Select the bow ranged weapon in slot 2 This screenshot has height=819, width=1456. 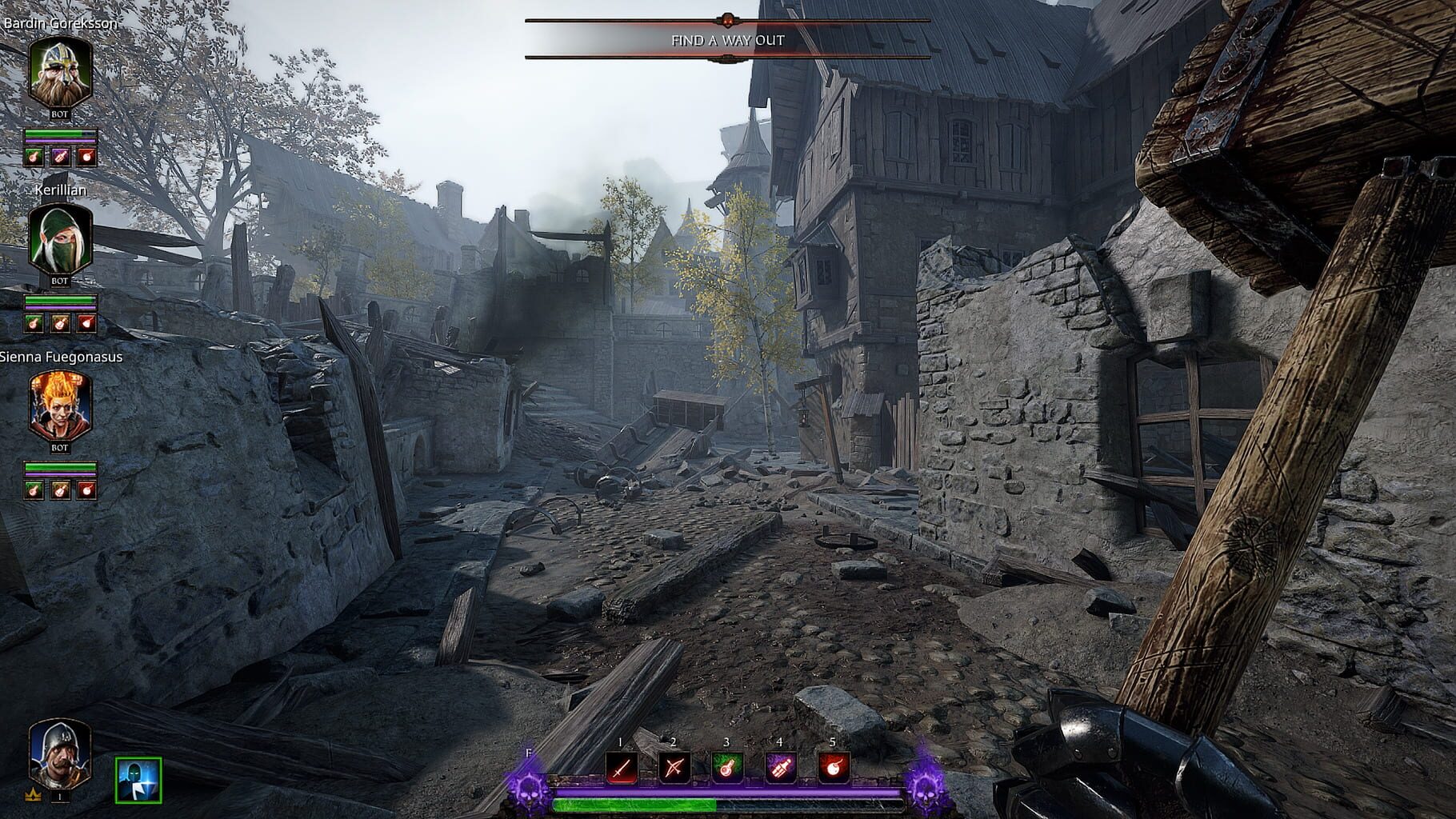674,765
